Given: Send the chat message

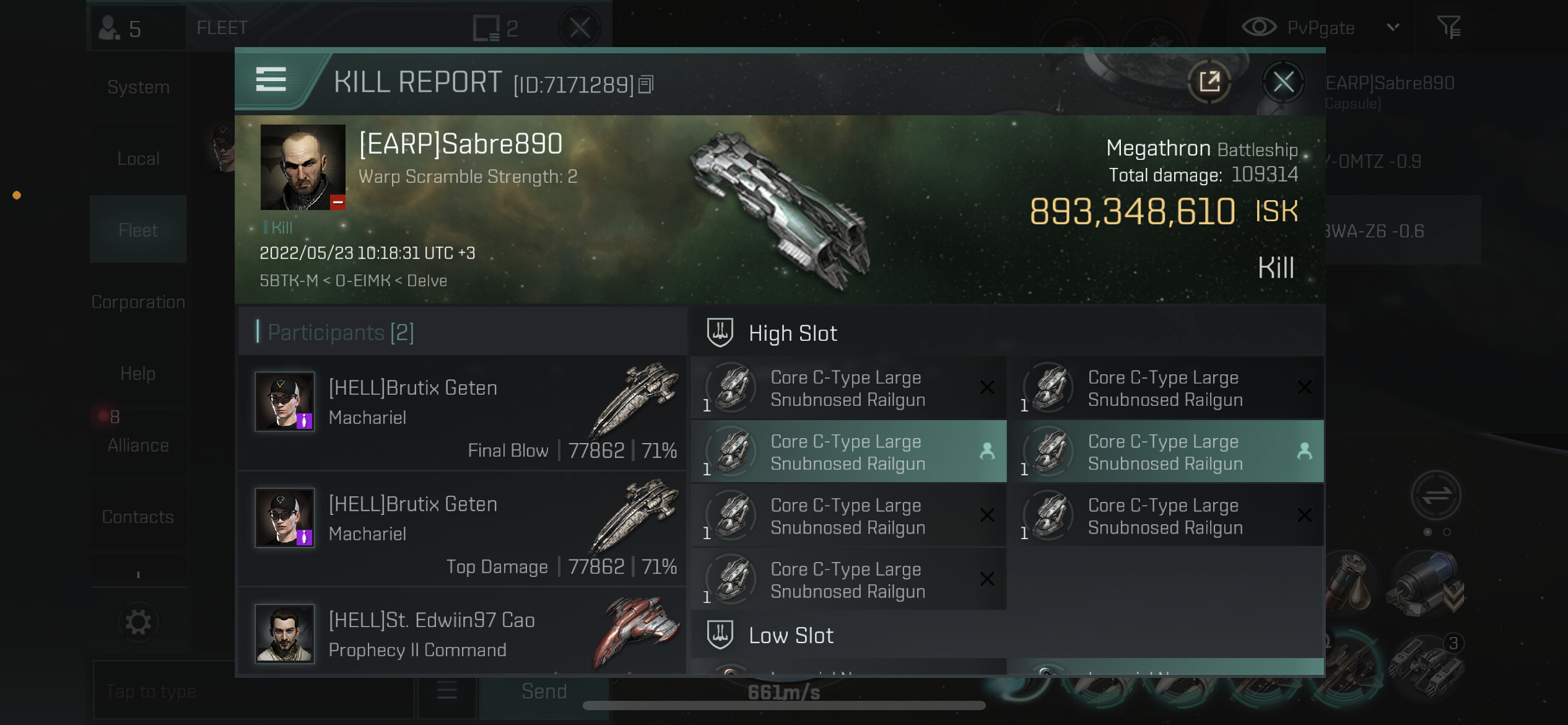Looking at the screenshot, I should coord(544,691).
